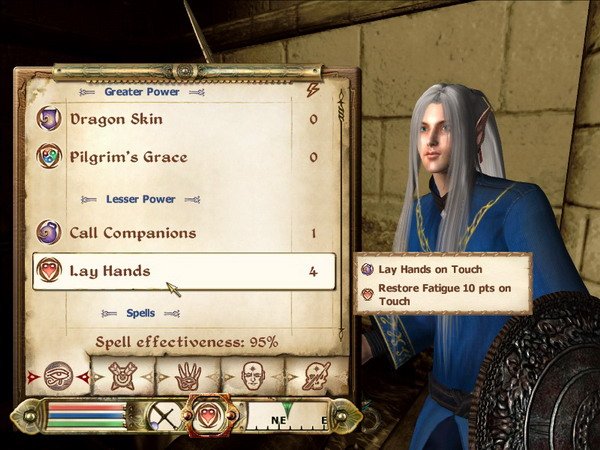Open the active effects tab
Viewport: 600px width, 450px height.
[317, 376]
